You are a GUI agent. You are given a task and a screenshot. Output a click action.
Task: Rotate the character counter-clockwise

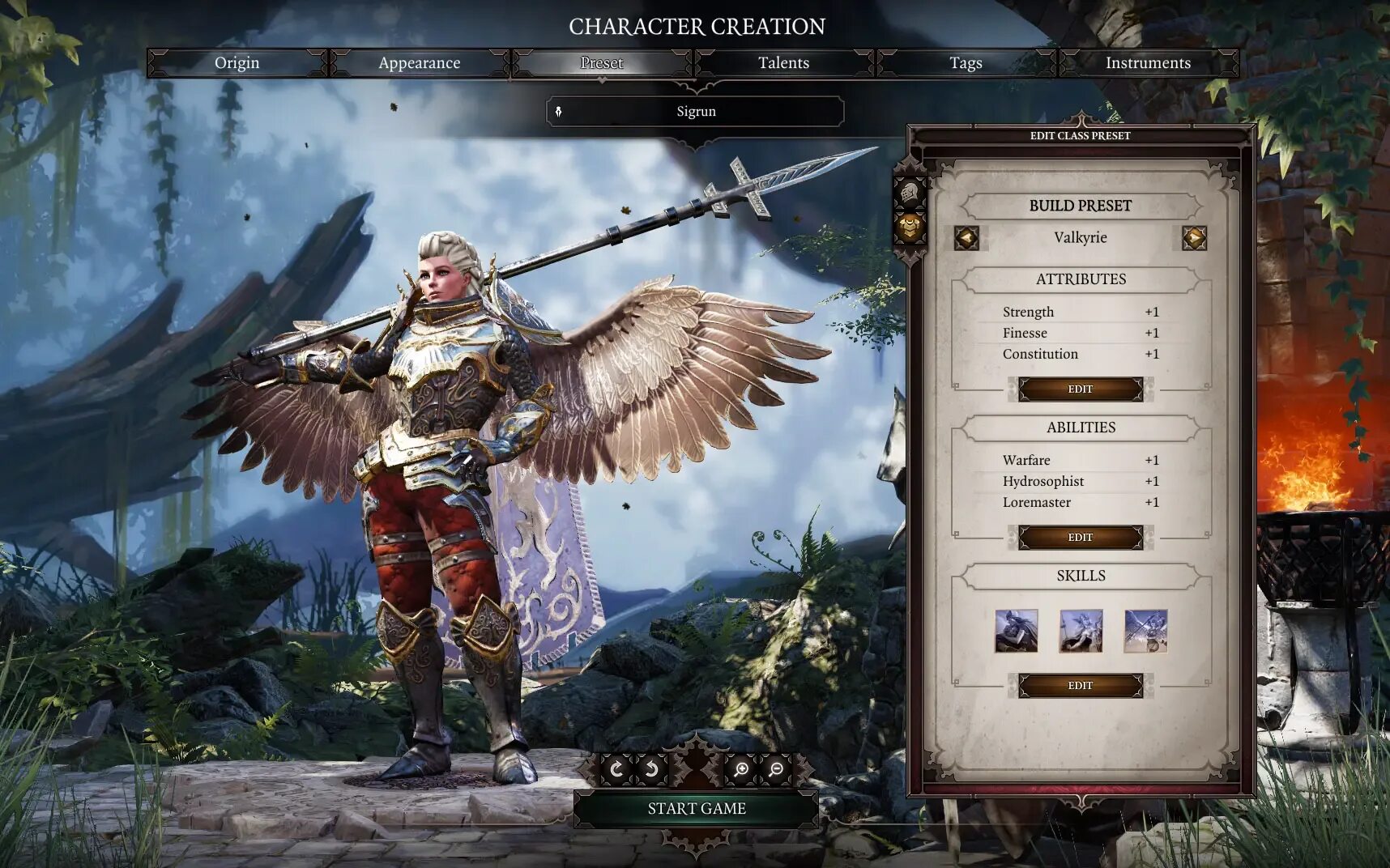point(651,769)
